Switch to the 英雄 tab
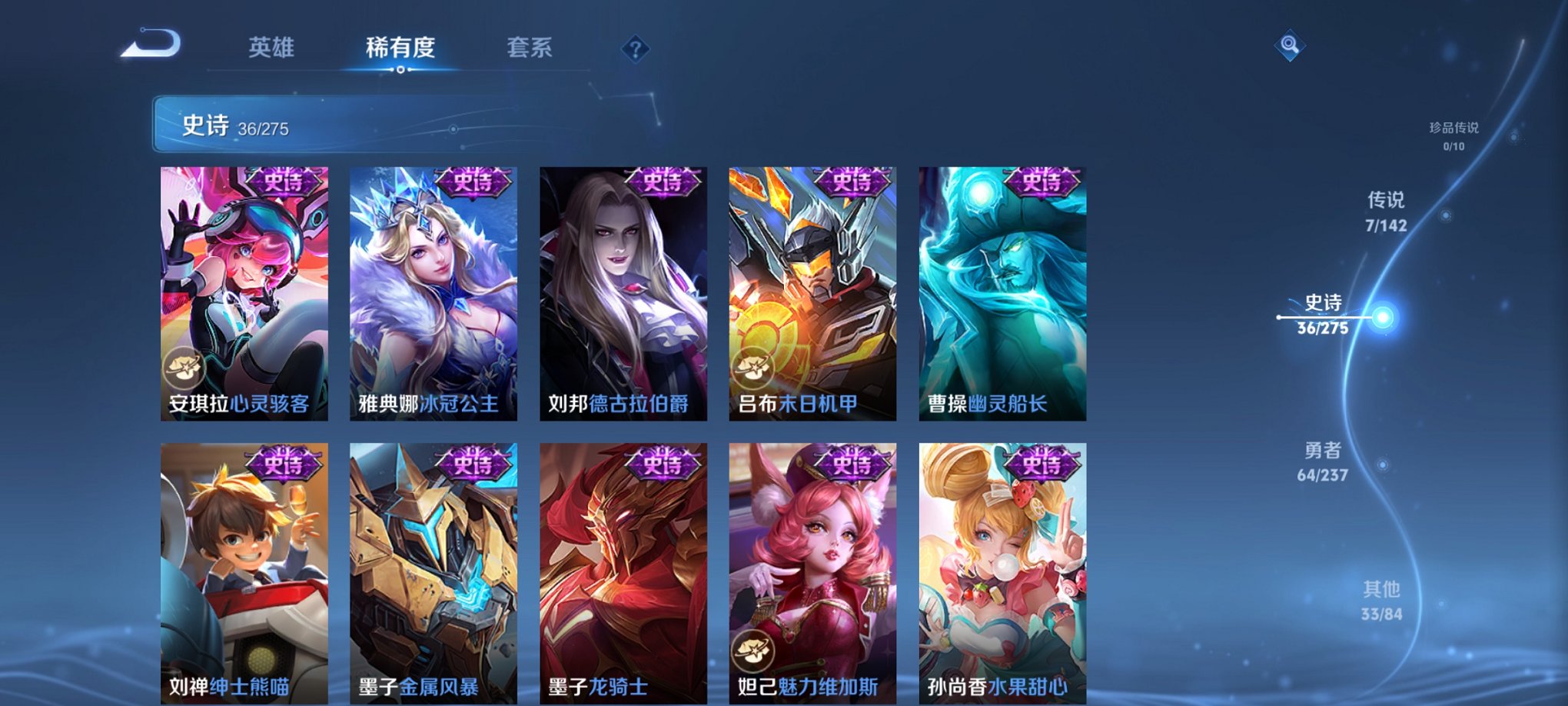 pyautogui.click(x=274, y=48)
